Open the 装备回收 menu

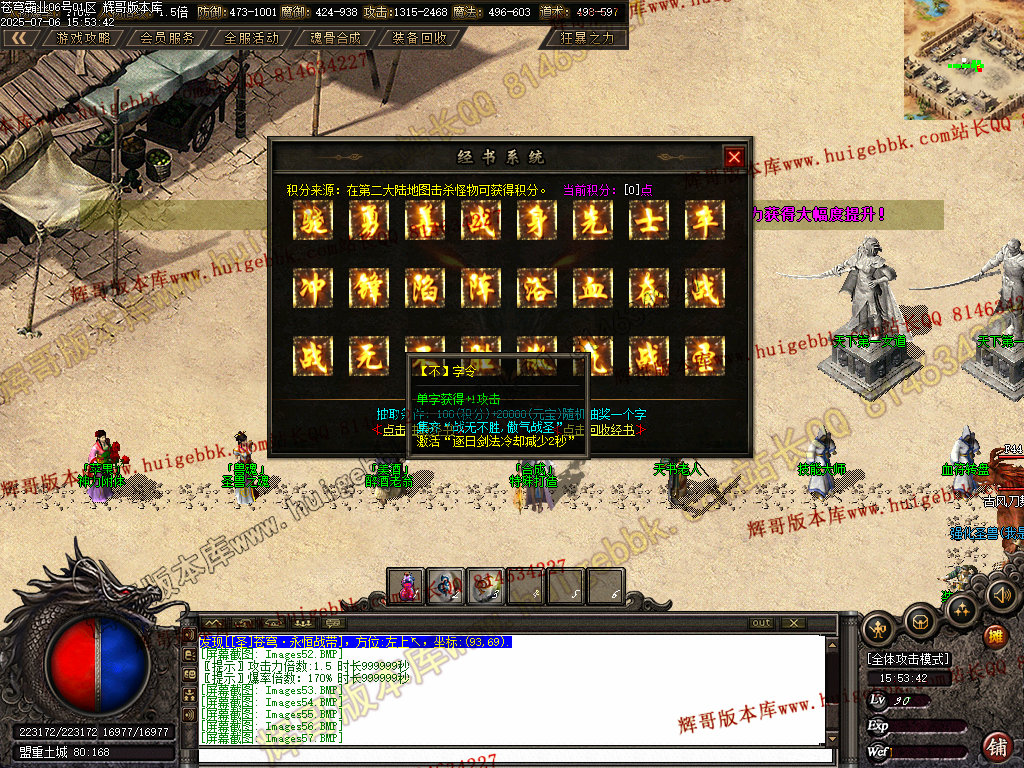(x=419, y=38)
